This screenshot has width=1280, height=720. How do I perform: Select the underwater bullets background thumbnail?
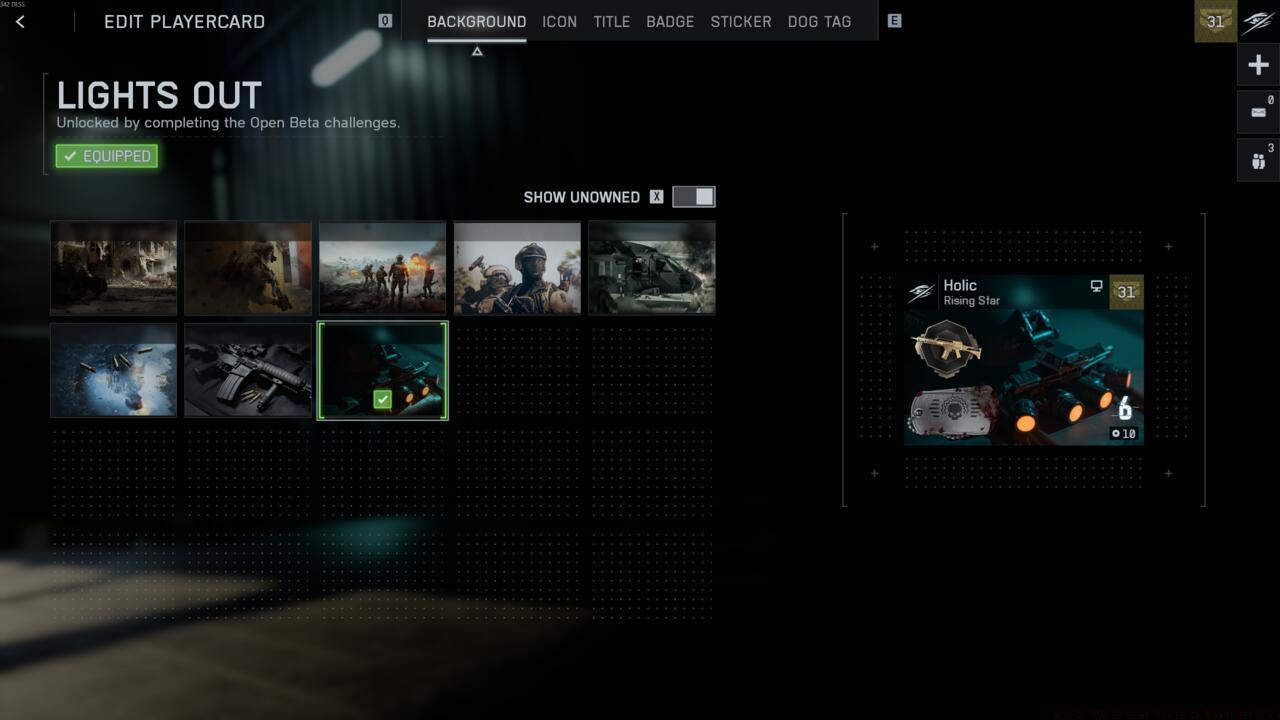(x=113, y=370)
